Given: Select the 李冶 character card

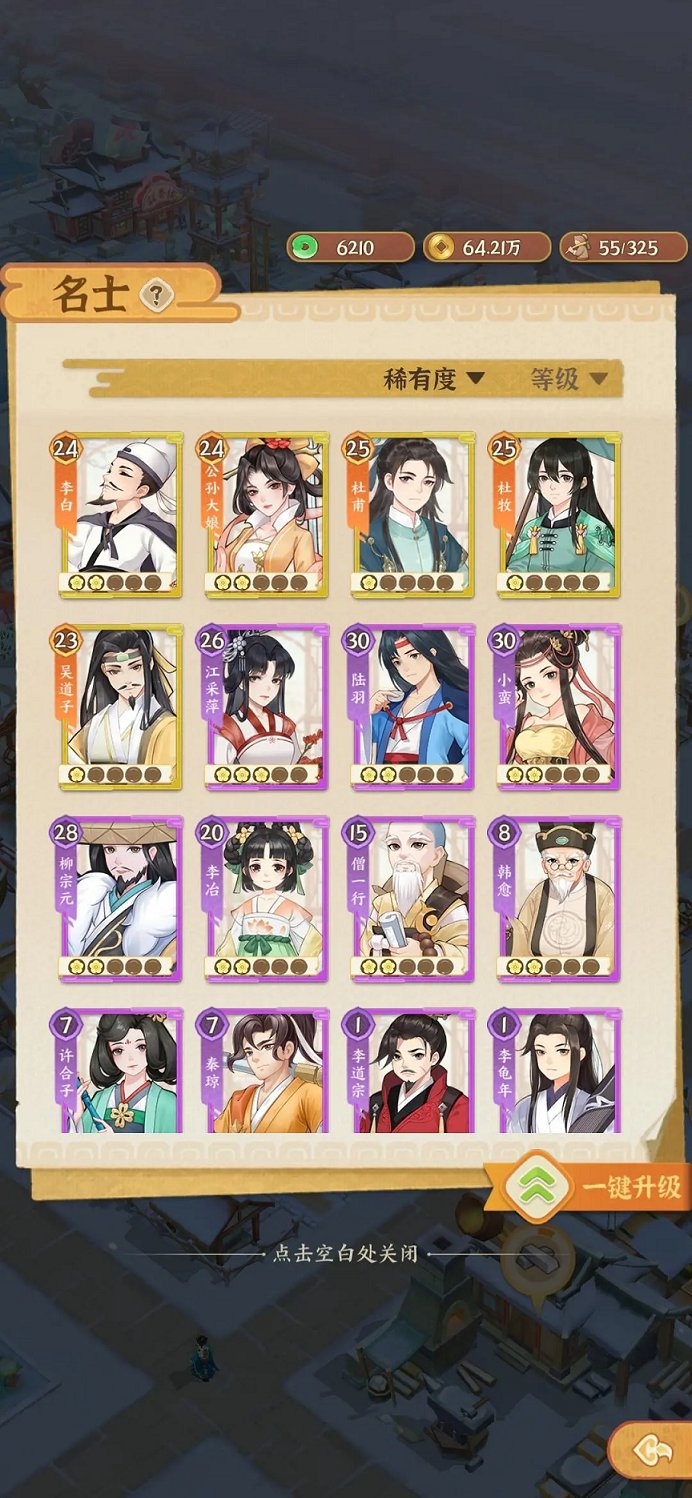Looking at the screenshot, I should click(x=266, y=899).
